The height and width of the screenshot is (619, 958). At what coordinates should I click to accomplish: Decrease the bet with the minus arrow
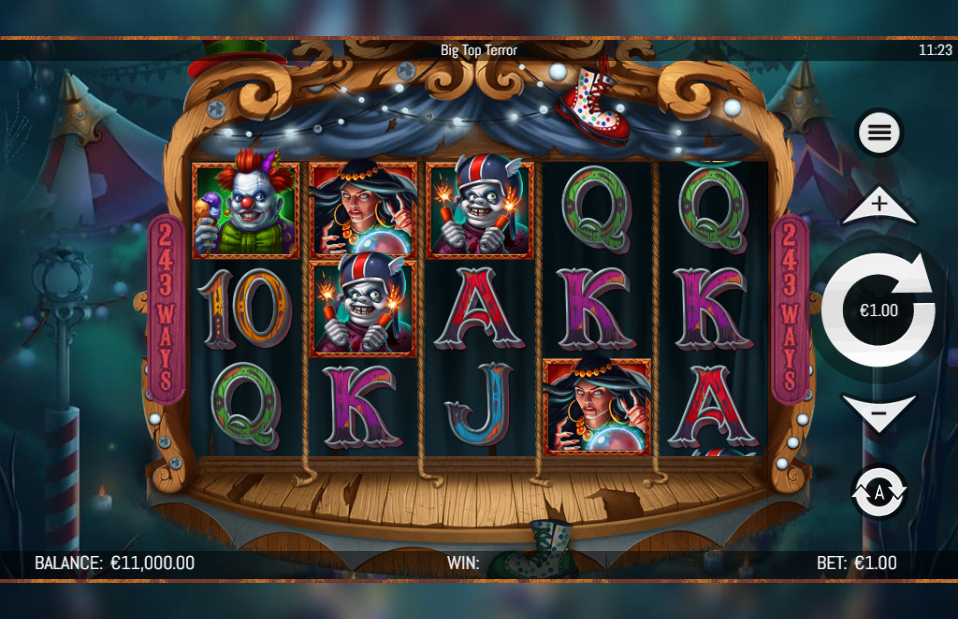[x=879, y=411]
